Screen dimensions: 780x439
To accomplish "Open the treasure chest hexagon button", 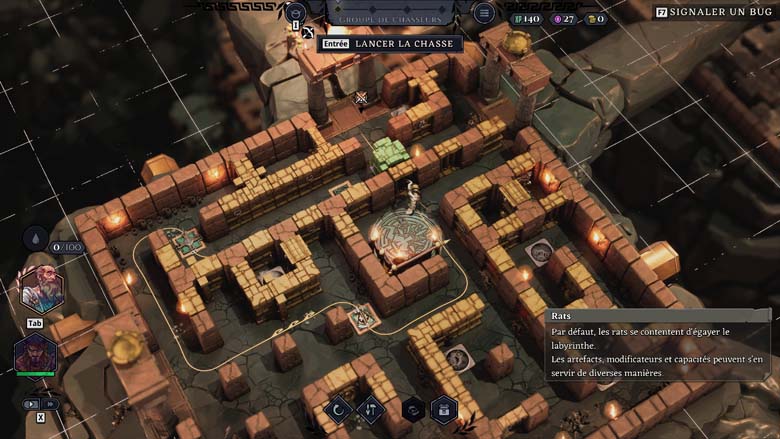I will (444, 409).
